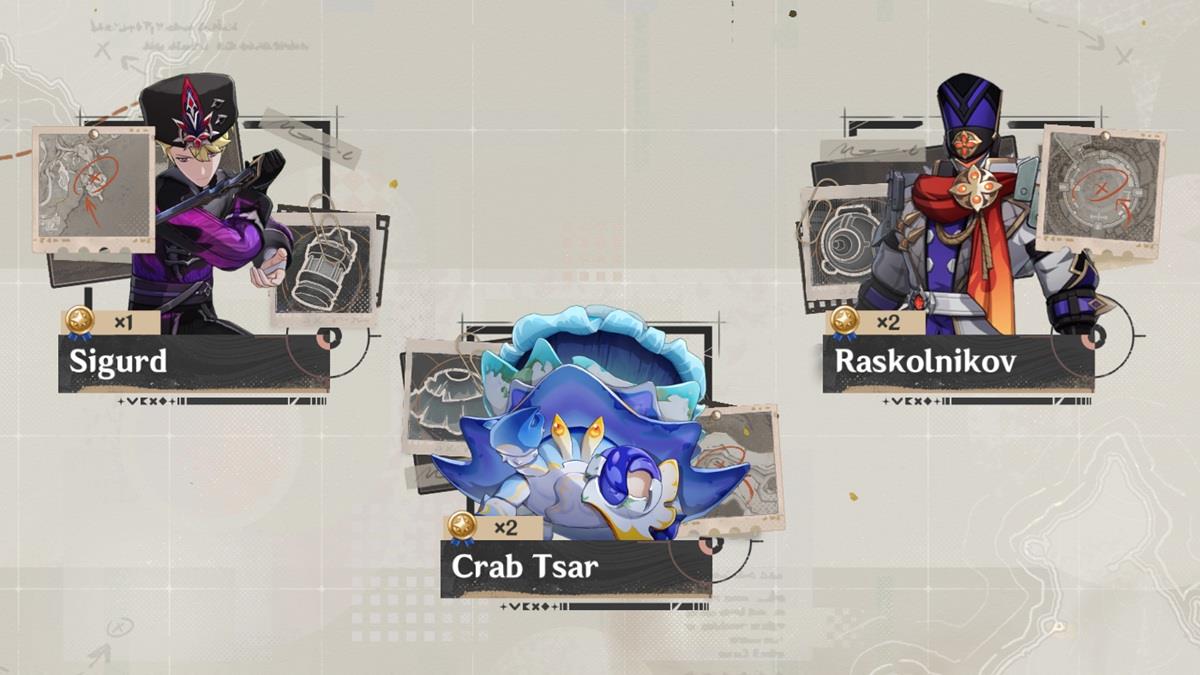View the circular map thumbnail beside Raskolnikov

(1100, 190)
